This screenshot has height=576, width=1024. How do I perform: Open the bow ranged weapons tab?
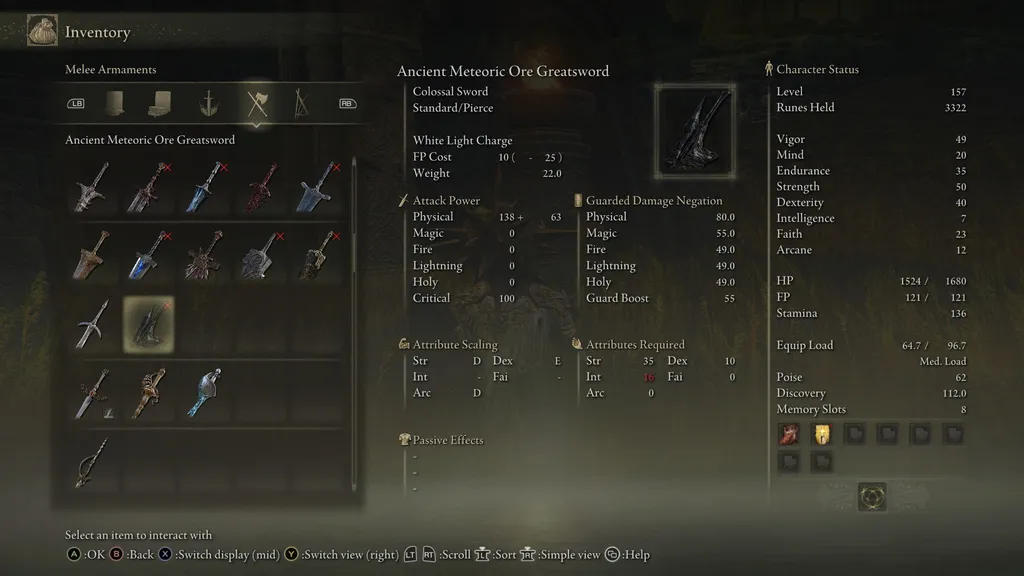pos(301,102)
